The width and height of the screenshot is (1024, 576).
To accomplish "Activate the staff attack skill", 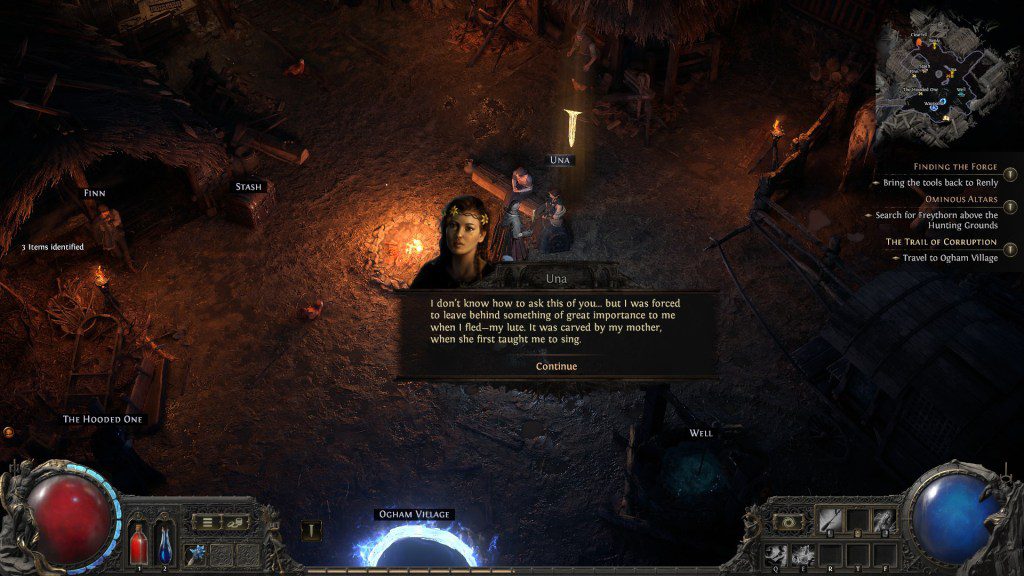I will (x=830, y=520).
